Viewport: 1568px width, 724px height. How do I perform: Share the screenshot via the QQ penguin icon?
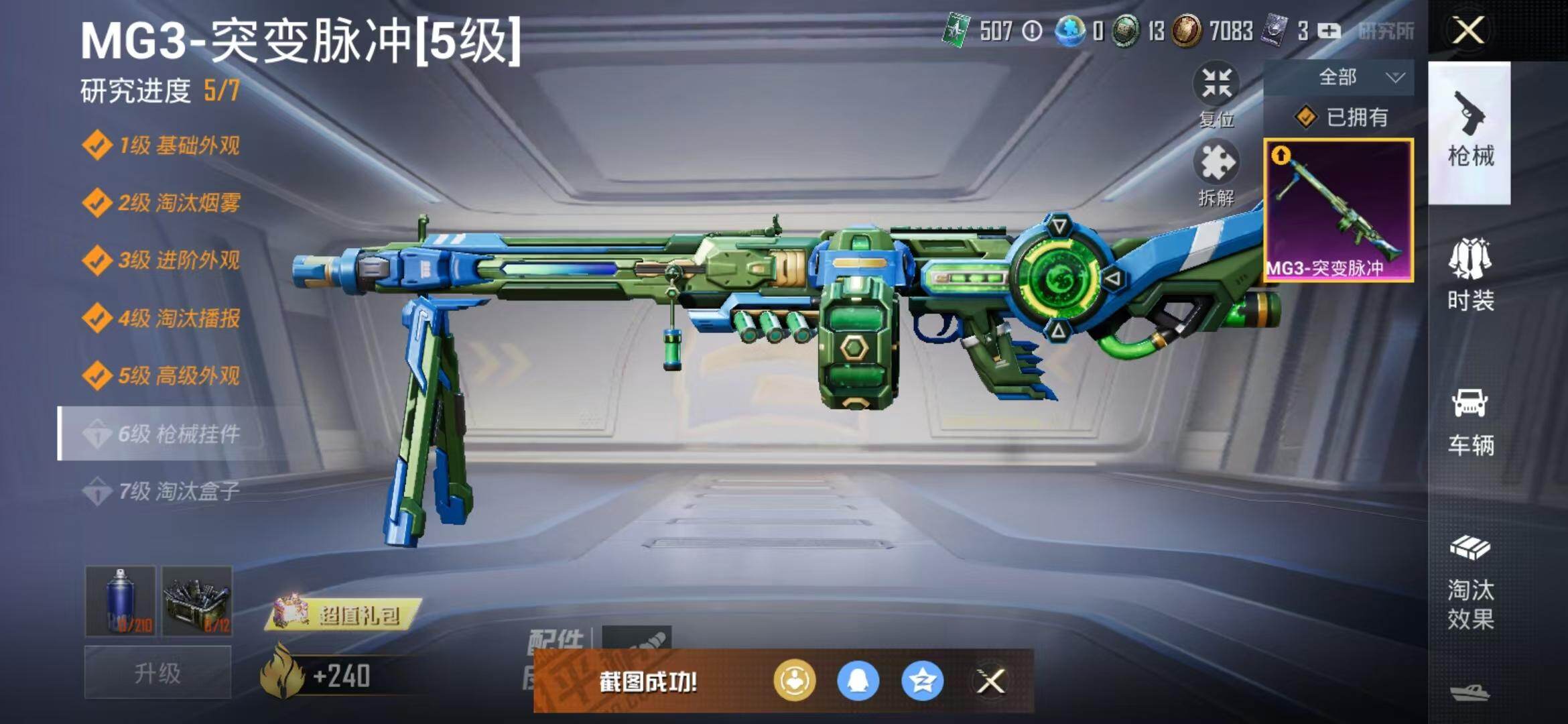click(x=858, y=681)
